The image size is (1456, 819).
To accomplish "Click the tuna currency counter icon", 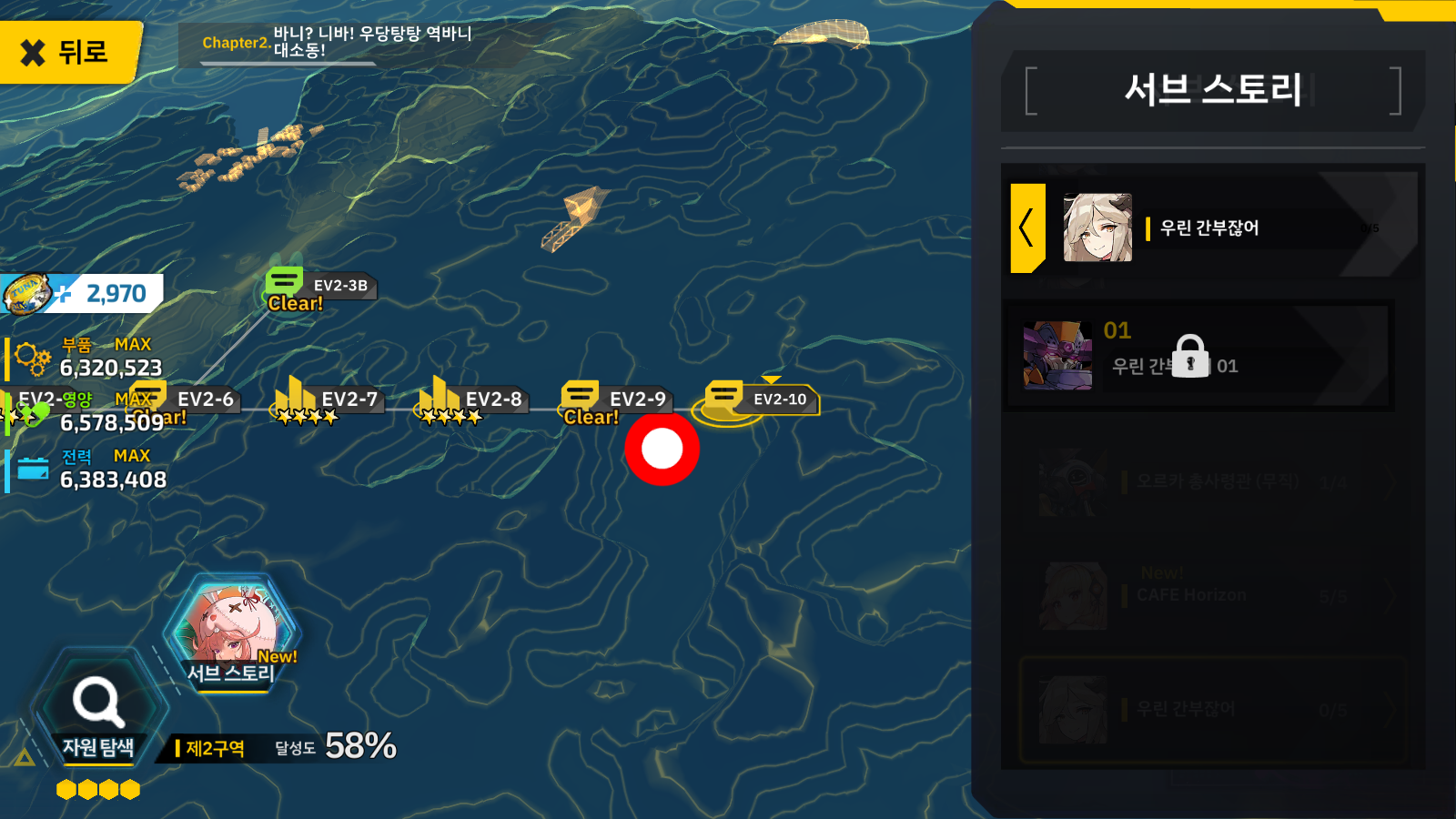I will [27, 293].
